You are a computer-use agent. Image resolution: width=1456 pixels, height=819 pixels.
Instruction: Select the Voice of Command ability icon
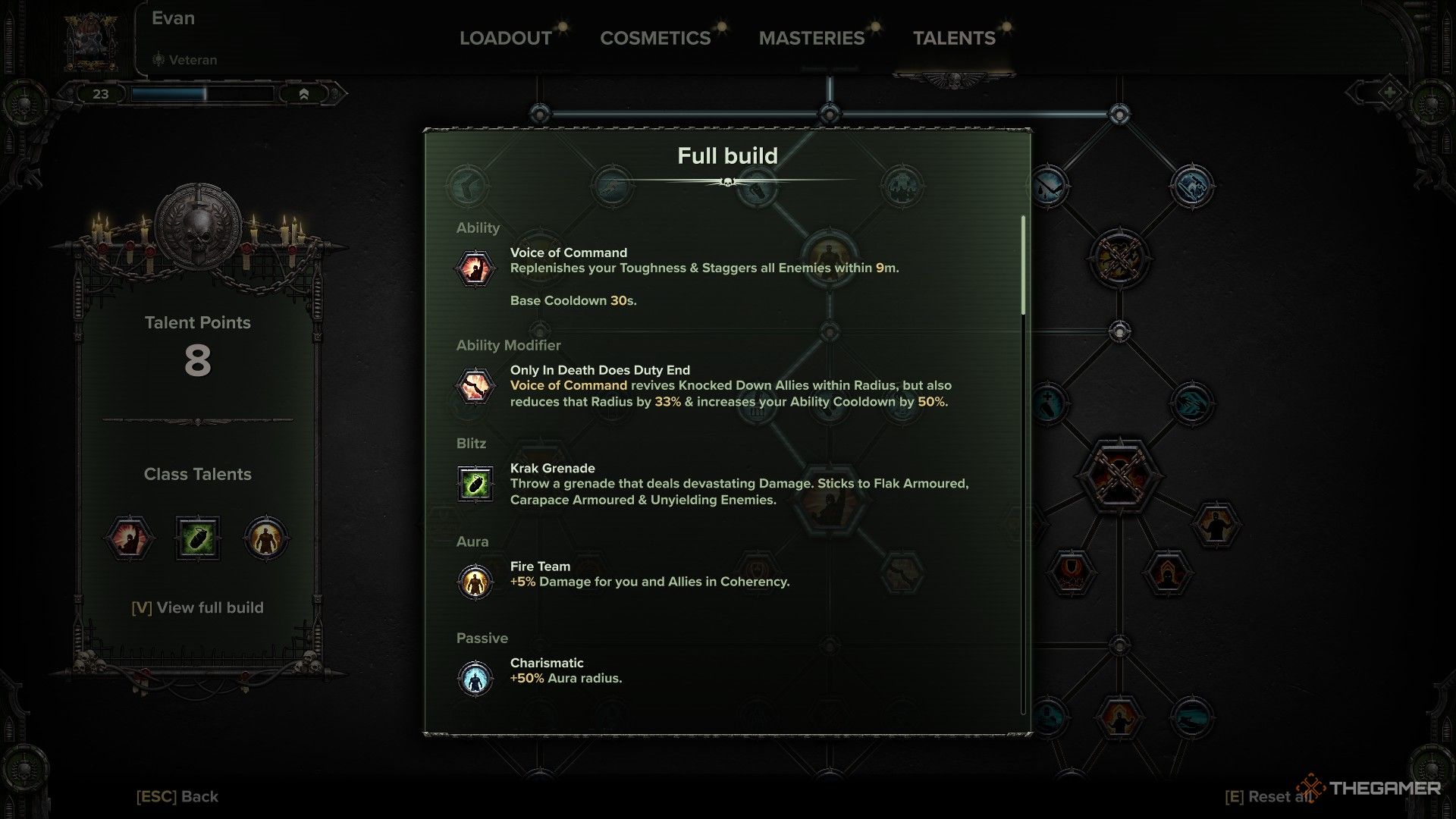point(475,268)
